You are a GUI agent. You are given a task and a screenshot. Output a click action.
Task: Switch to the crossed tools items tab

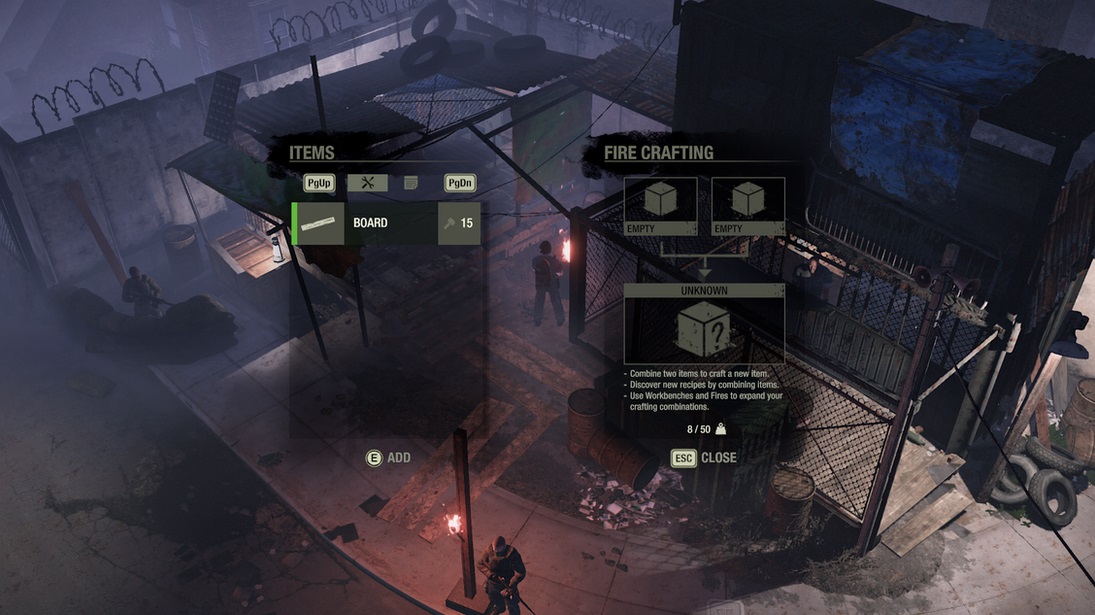point(367,183)
